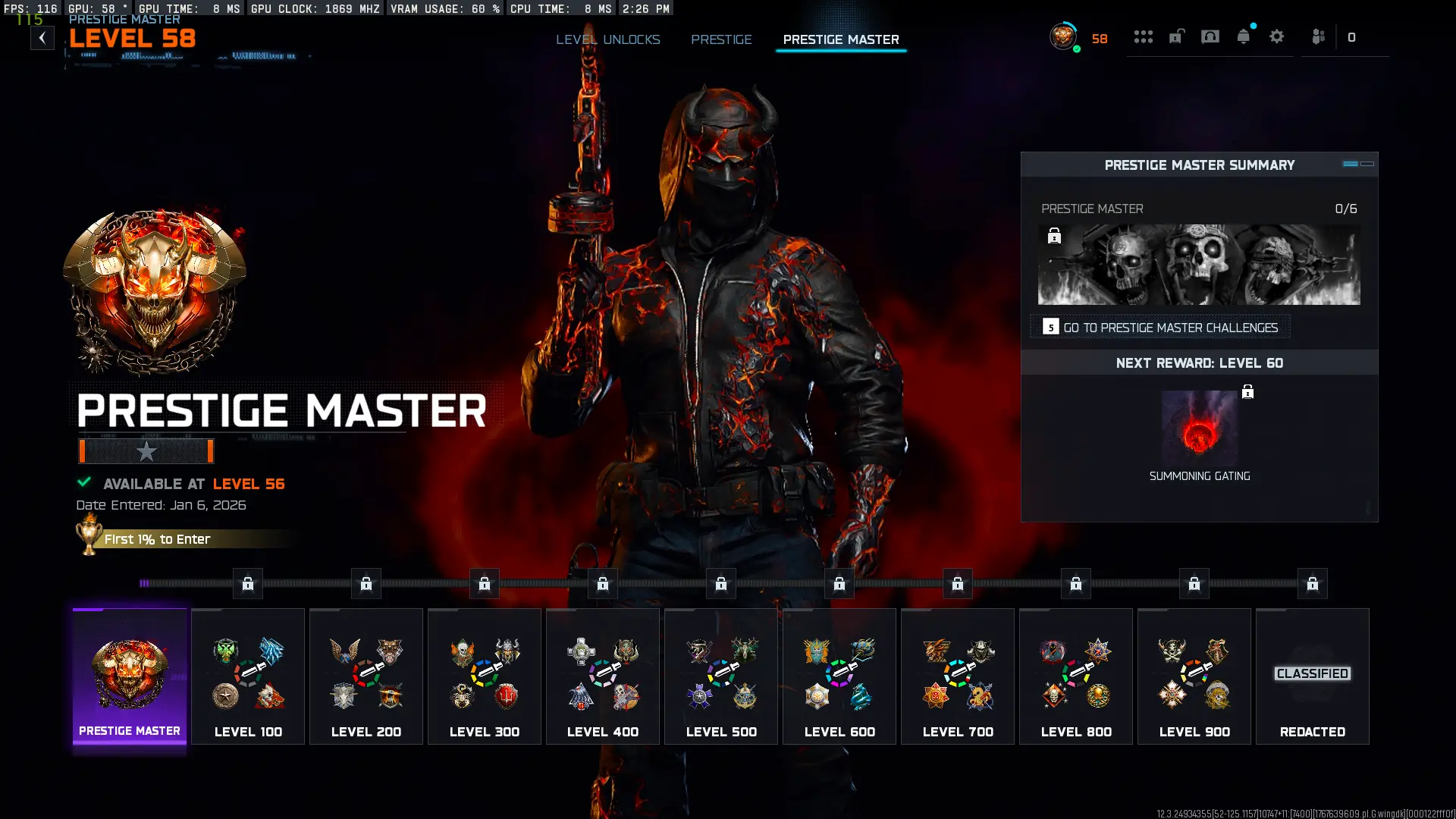
Task: Open the CLASSIFIED redacted rewards card
Action: point(1312,675)
